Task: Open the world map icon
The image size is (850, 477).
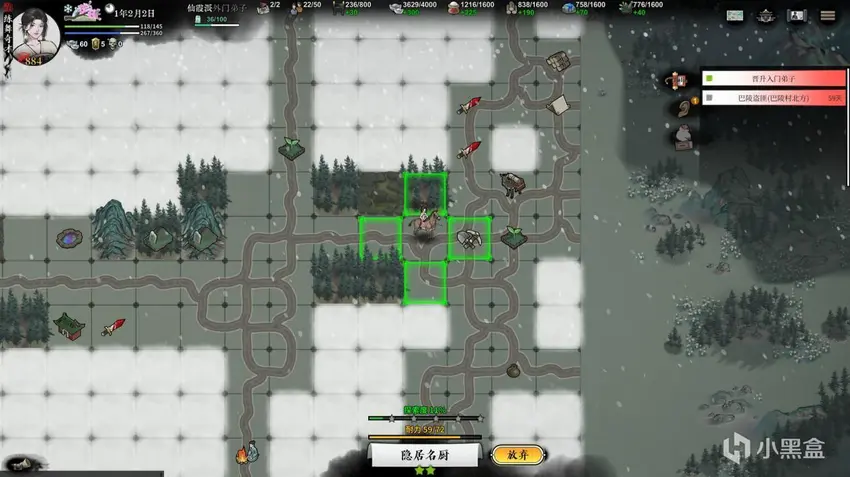Action: [x=735, y=16]
